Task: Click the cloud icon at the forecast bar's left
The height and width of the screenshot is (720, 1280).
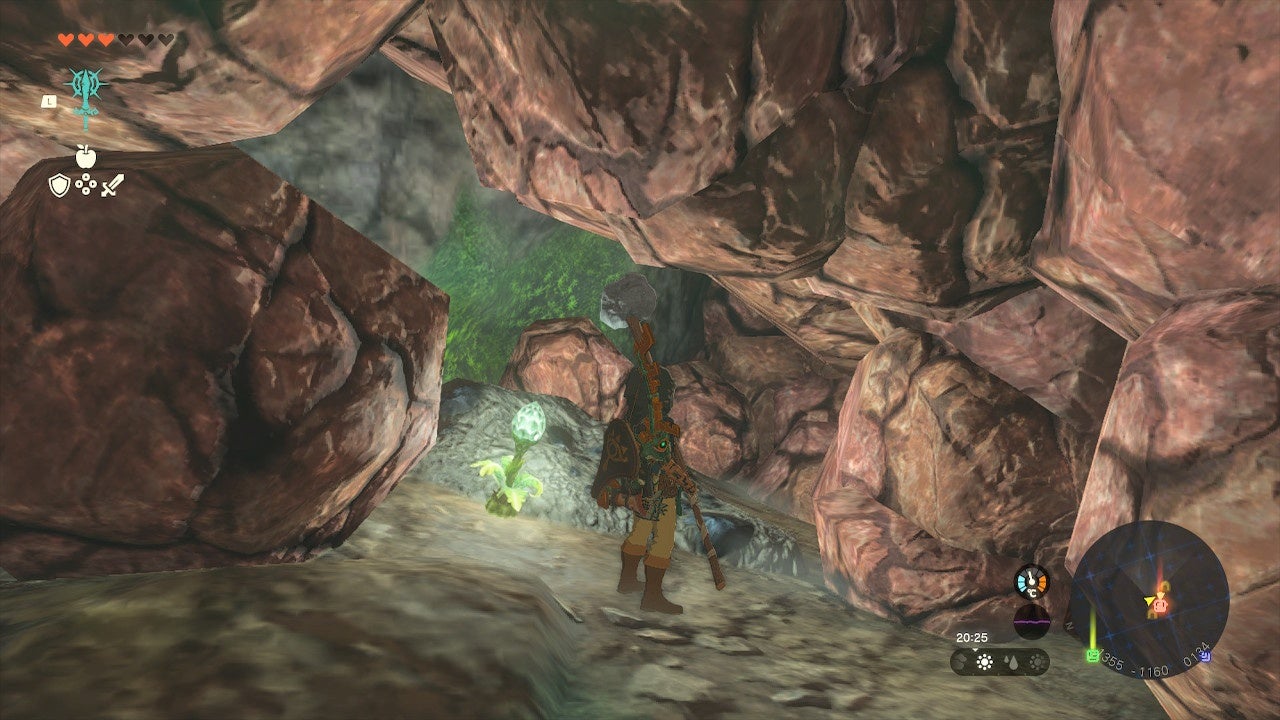Action: click(x=959, y=662)
